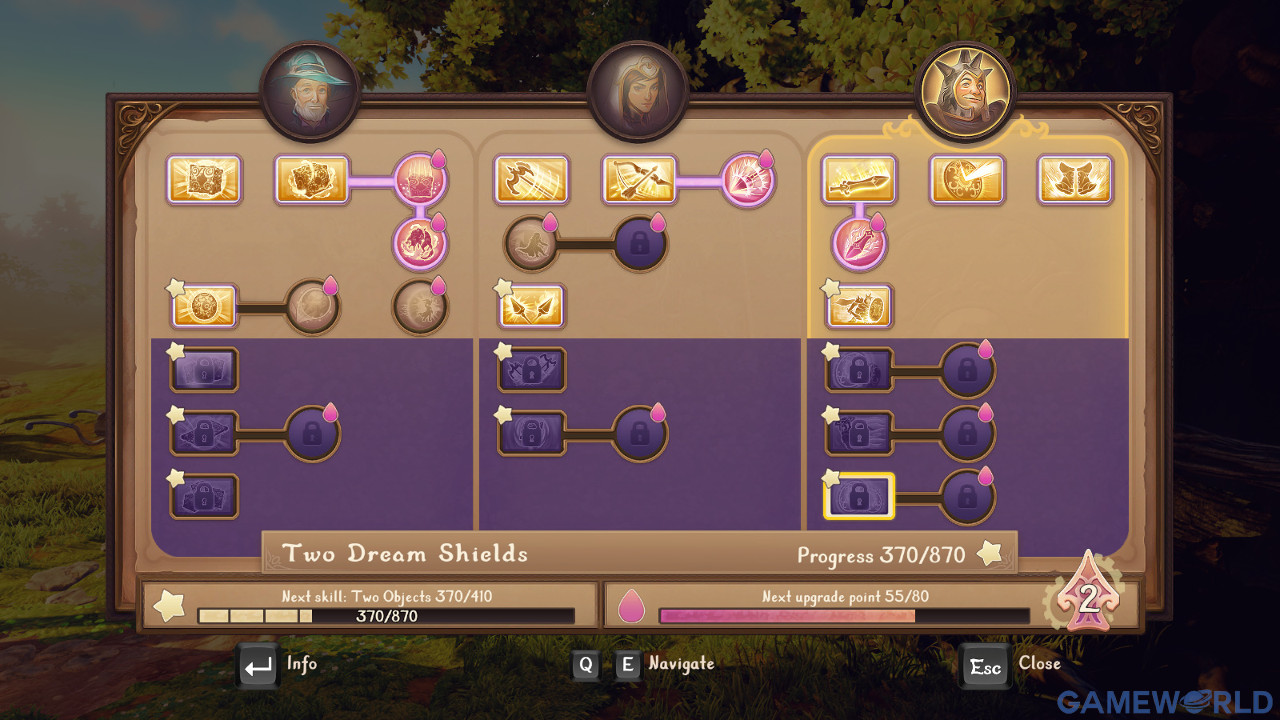Open skill info with the Info button
The height and width of the screenshot is (720, 1280).
pos(259,665)
